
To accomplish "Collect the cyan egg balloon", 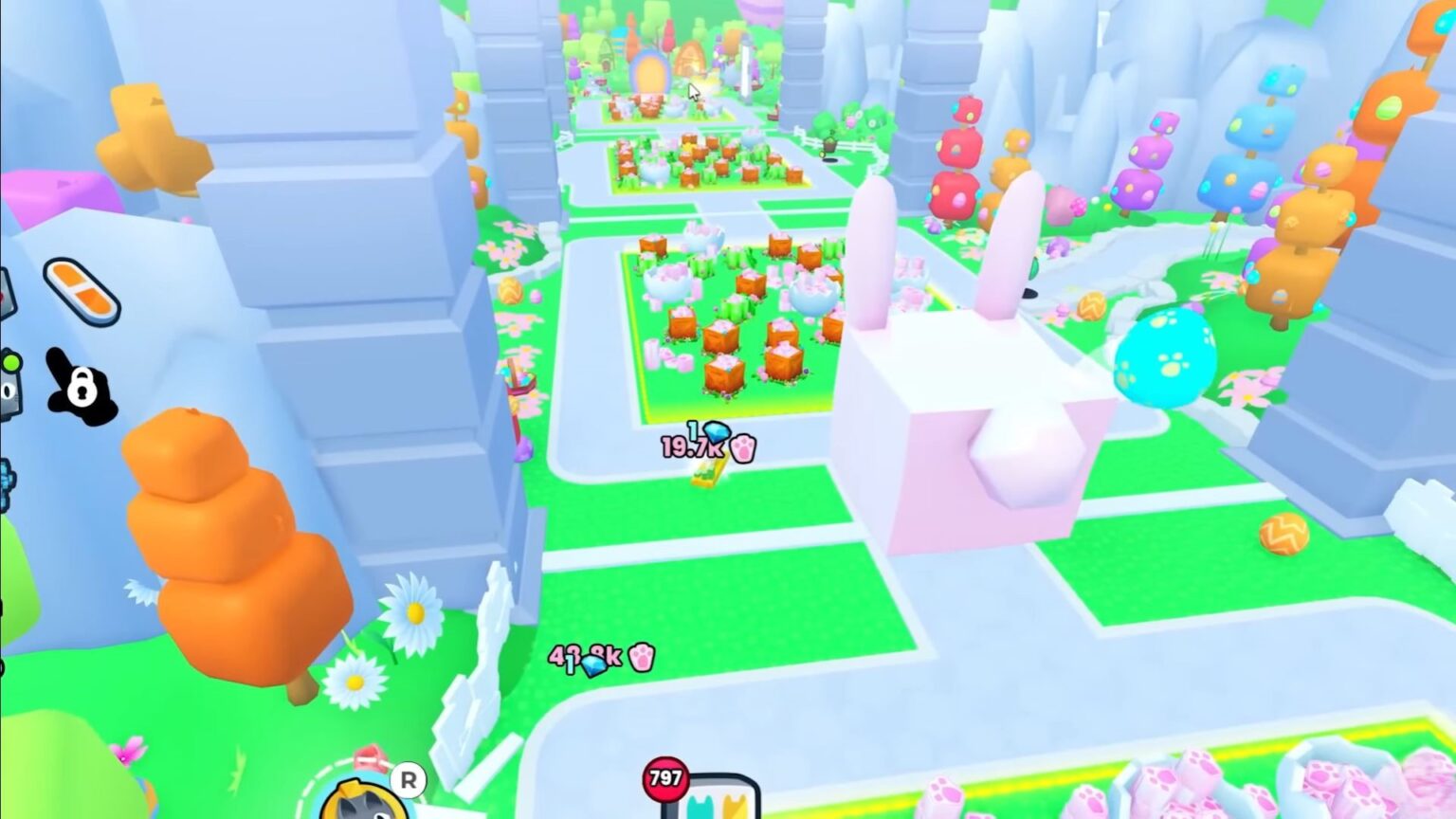I will [1164, 355].
